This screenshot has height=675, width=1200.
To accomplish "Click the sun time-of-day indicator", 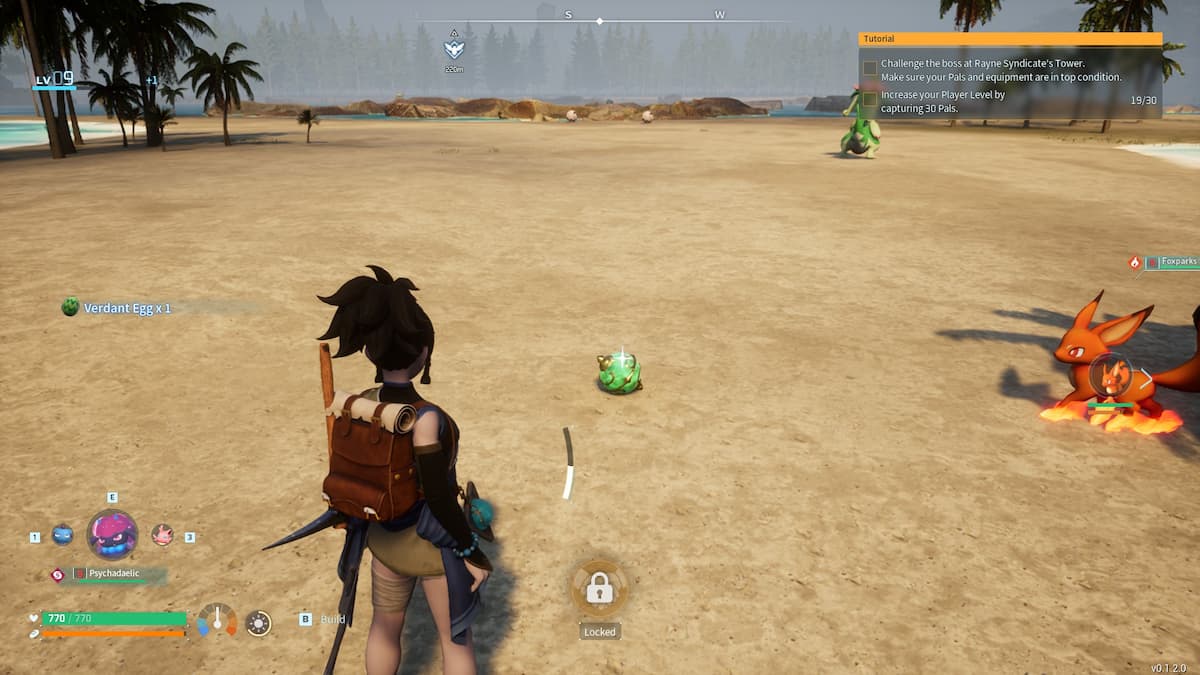I will (258, 623).
